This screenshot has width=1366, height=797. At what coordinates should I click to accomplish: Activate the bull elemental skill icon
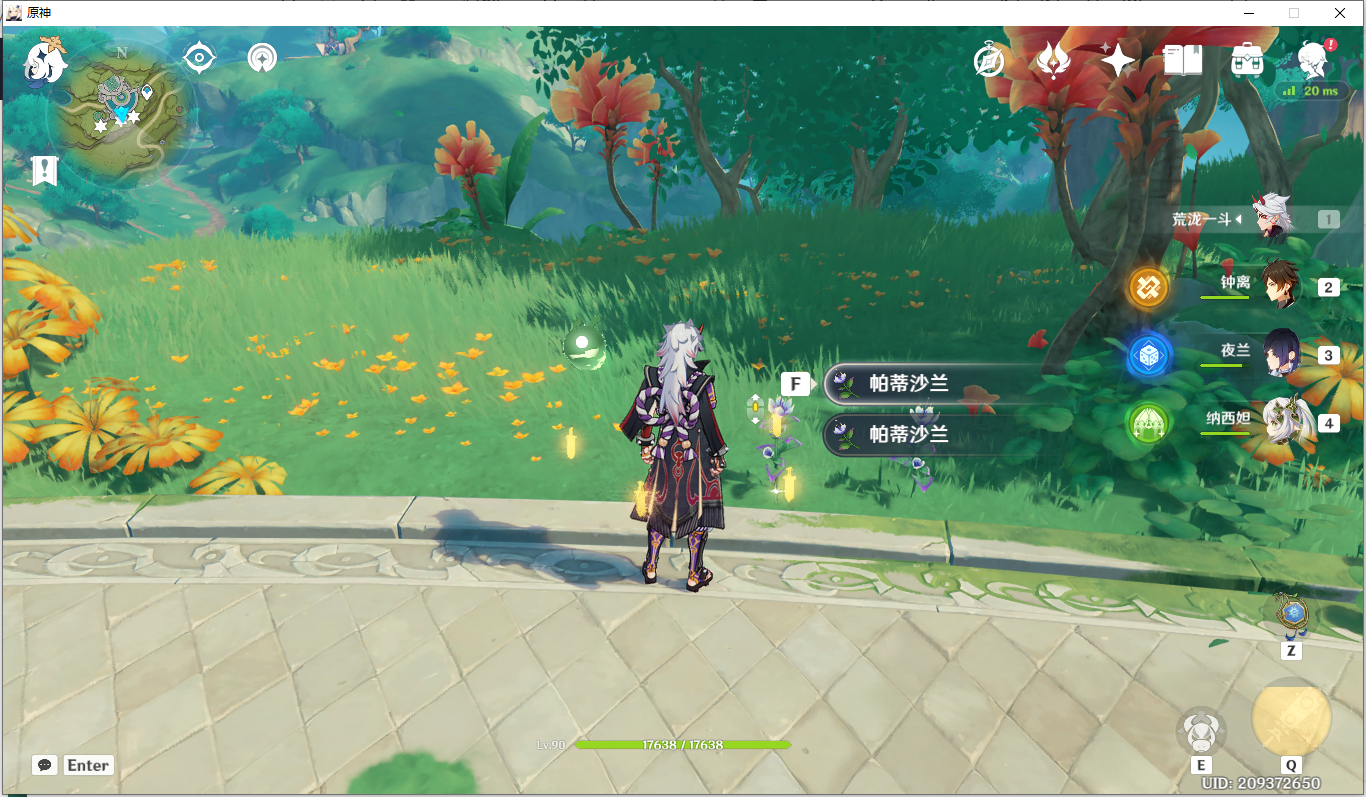point(1200,732)
